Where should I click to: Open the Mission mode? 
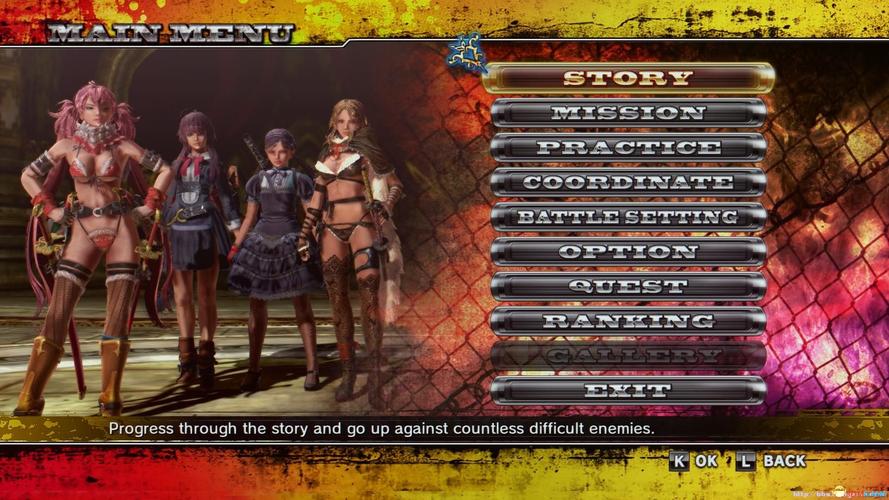point(628,113)
